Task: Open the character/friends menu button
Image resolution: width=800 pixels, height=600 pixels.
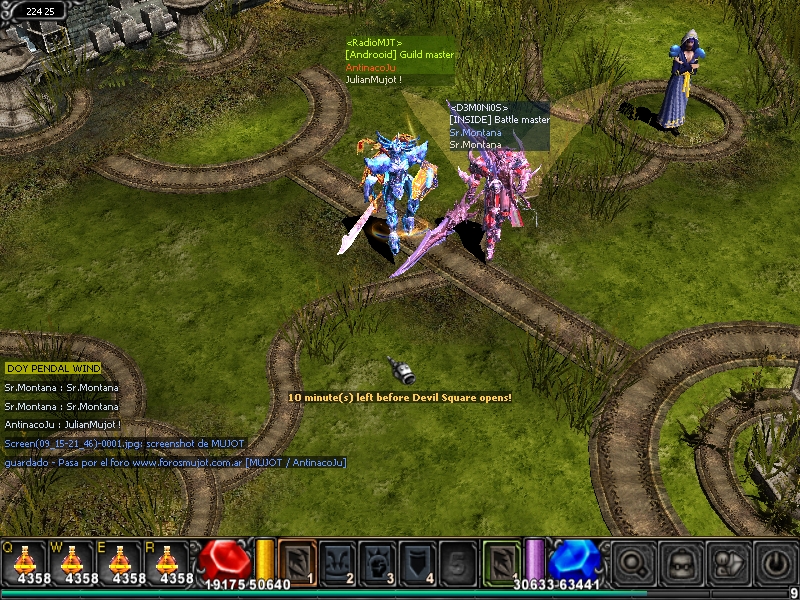Action: 727,562
